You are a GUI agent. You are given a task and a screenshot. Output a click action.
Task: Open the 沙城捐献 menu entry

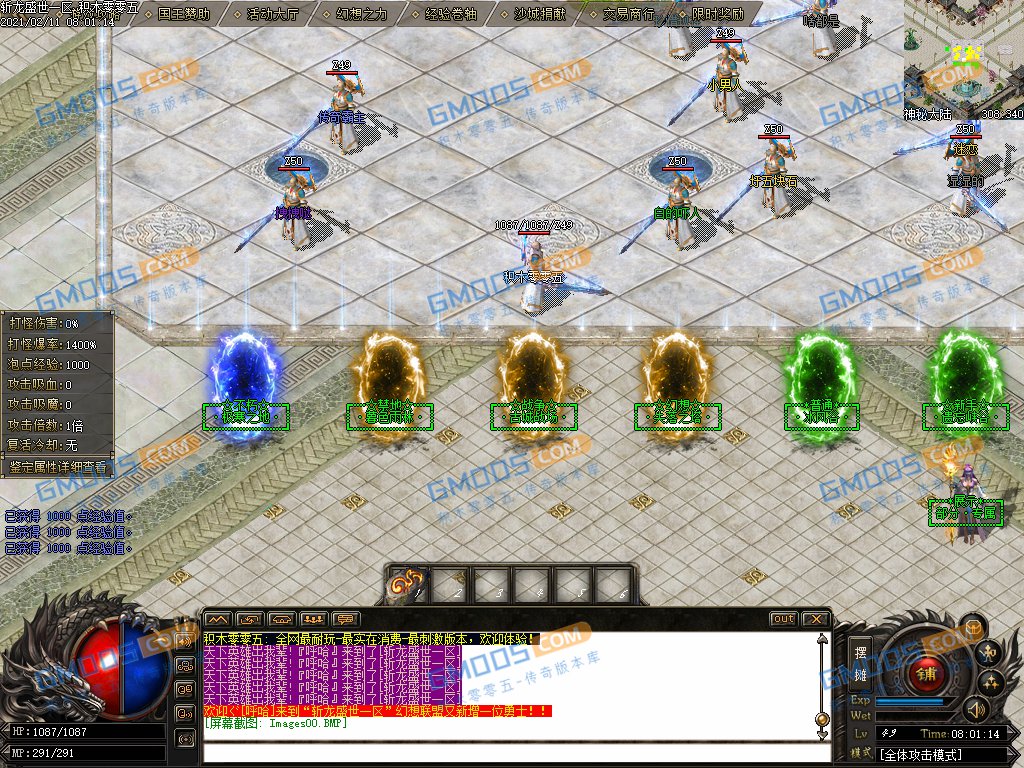(539, 14)
